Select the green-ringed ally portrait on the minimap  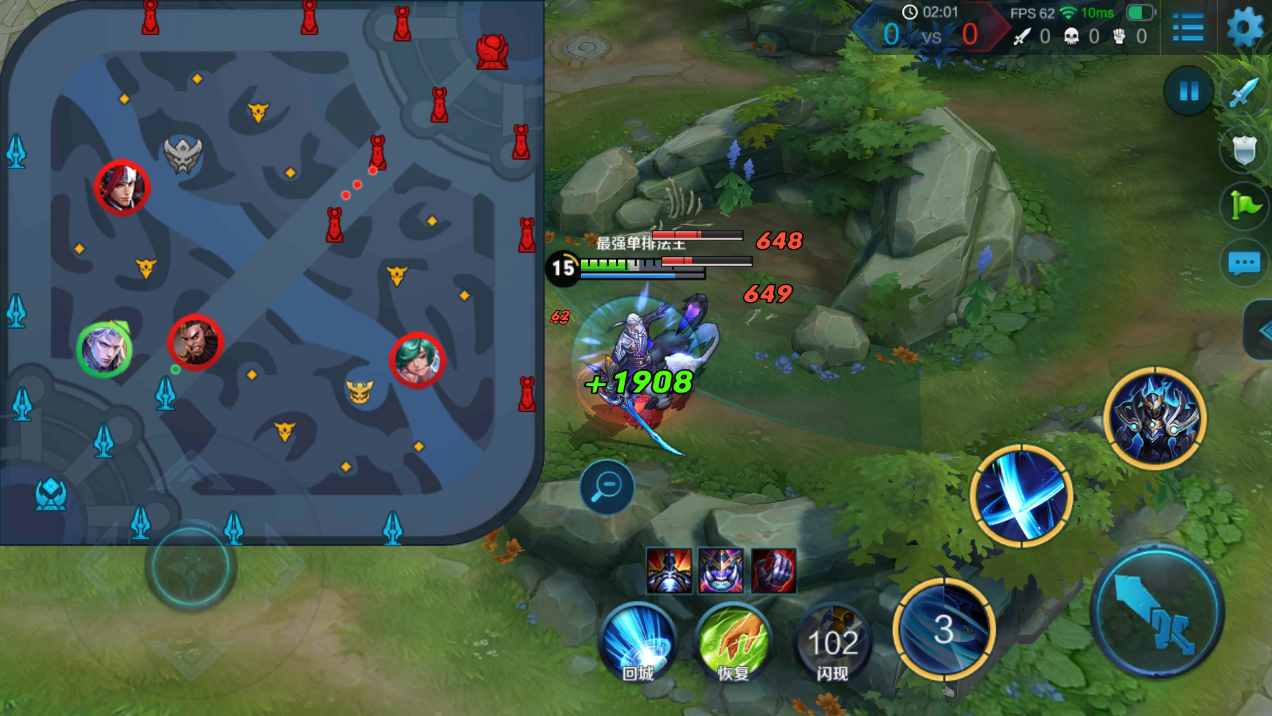click(x=104, y=350)
